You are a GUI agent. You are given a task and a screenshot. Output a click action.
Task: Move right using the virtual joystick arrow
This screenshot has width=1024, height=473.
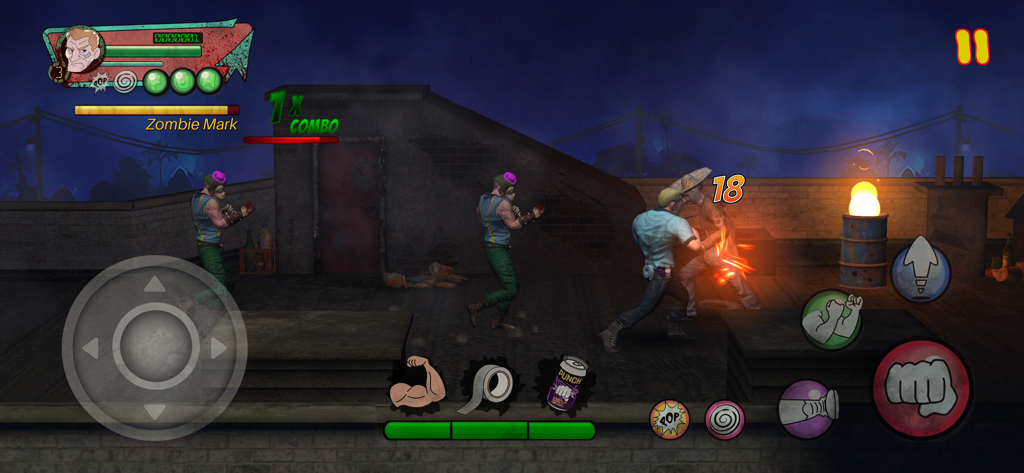pyautogui.click(x=219, y=348)
